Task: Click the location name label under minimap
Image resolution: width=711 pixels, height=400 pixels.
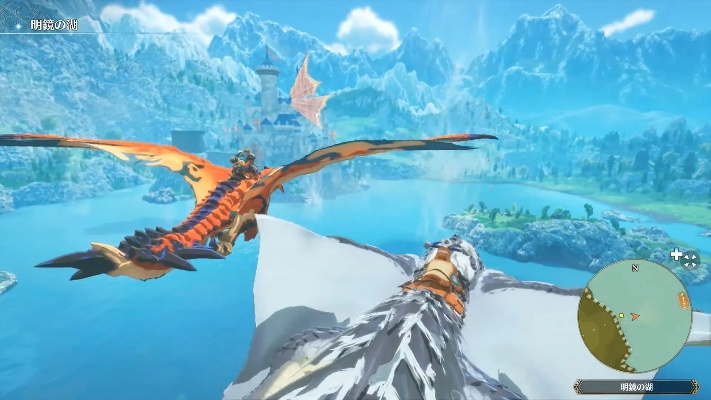Action: (x=637, y=386)
